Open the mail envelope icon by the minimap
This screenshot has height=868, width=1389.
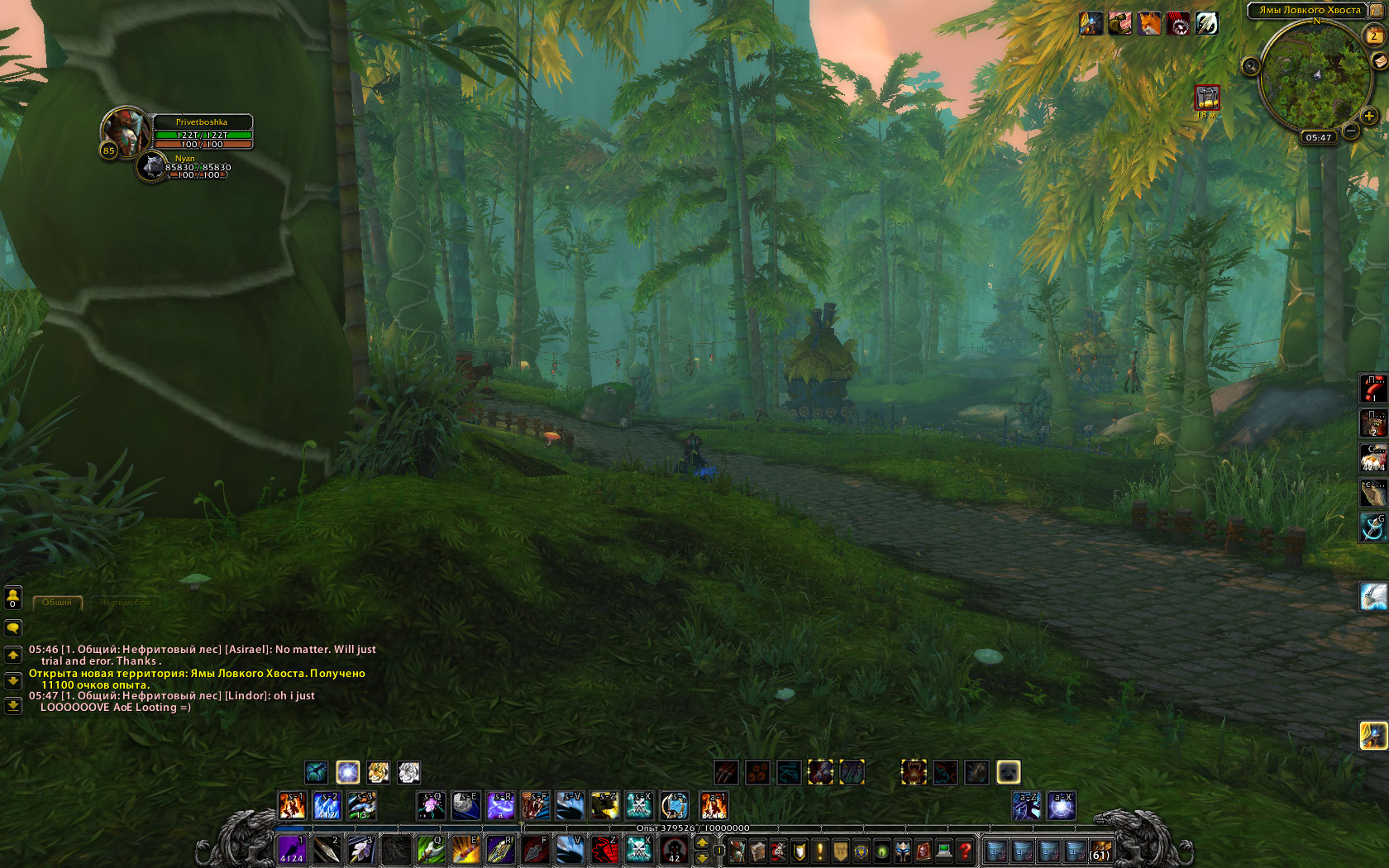[x=1379, y=61]
